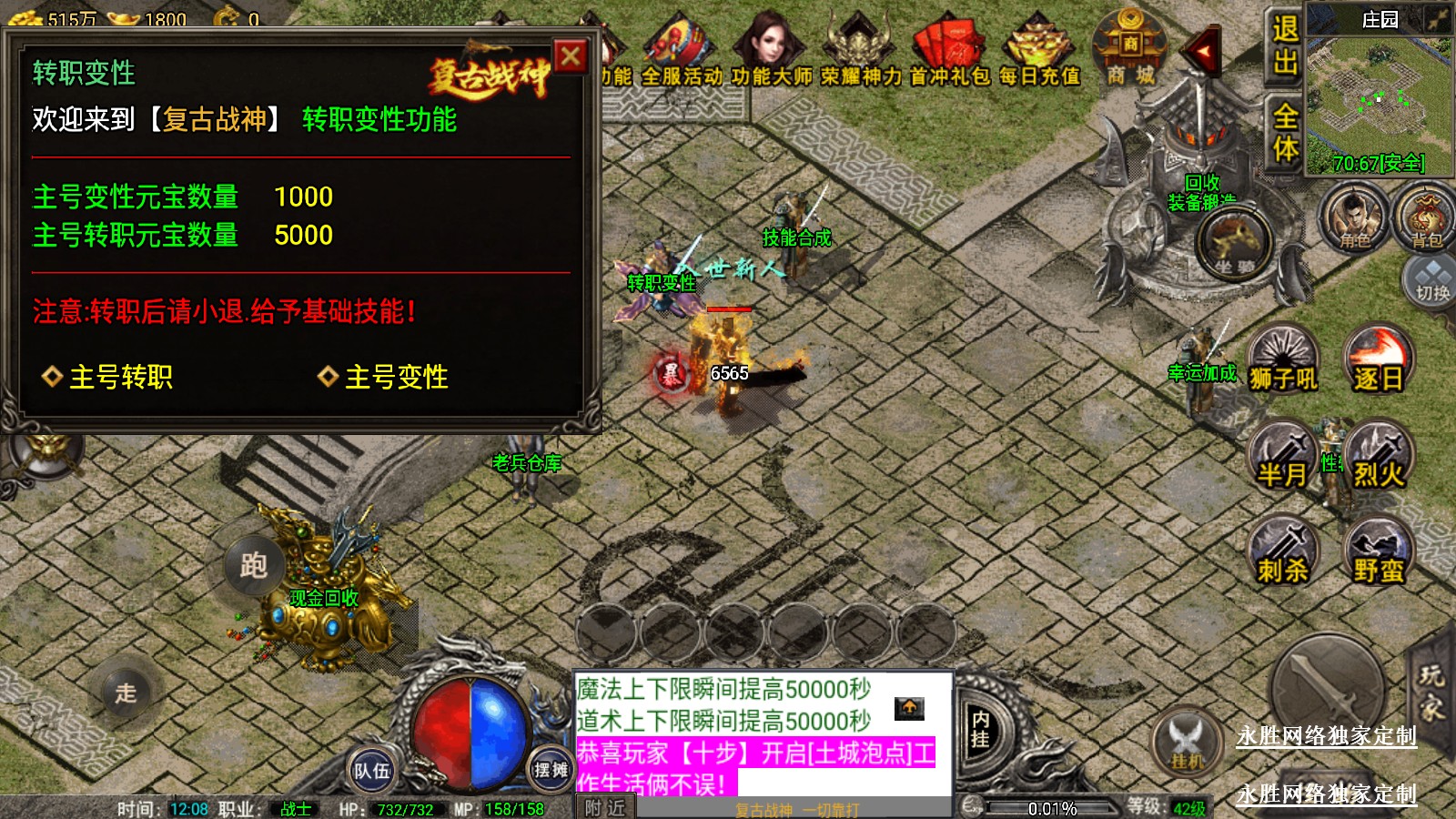Activate the 逐日 skill
The image size is (1456, 819).
[x=1378, y=361]
